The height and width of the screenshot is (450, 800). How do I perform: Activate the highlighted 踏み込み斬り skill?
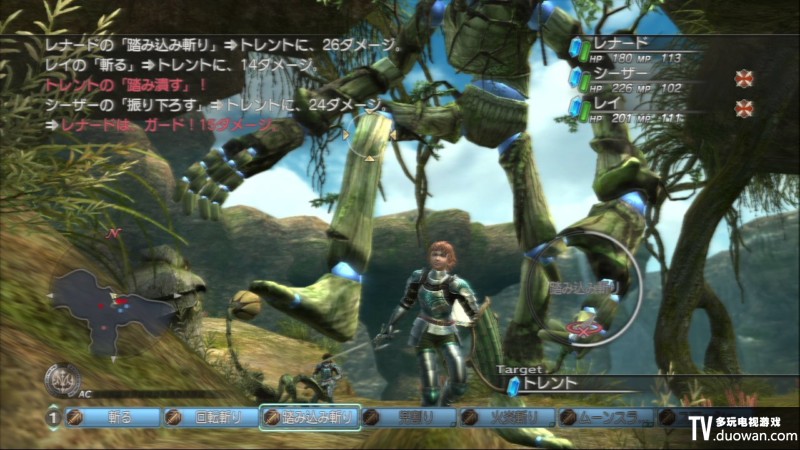pyautogui.click(x=308, y=418)
